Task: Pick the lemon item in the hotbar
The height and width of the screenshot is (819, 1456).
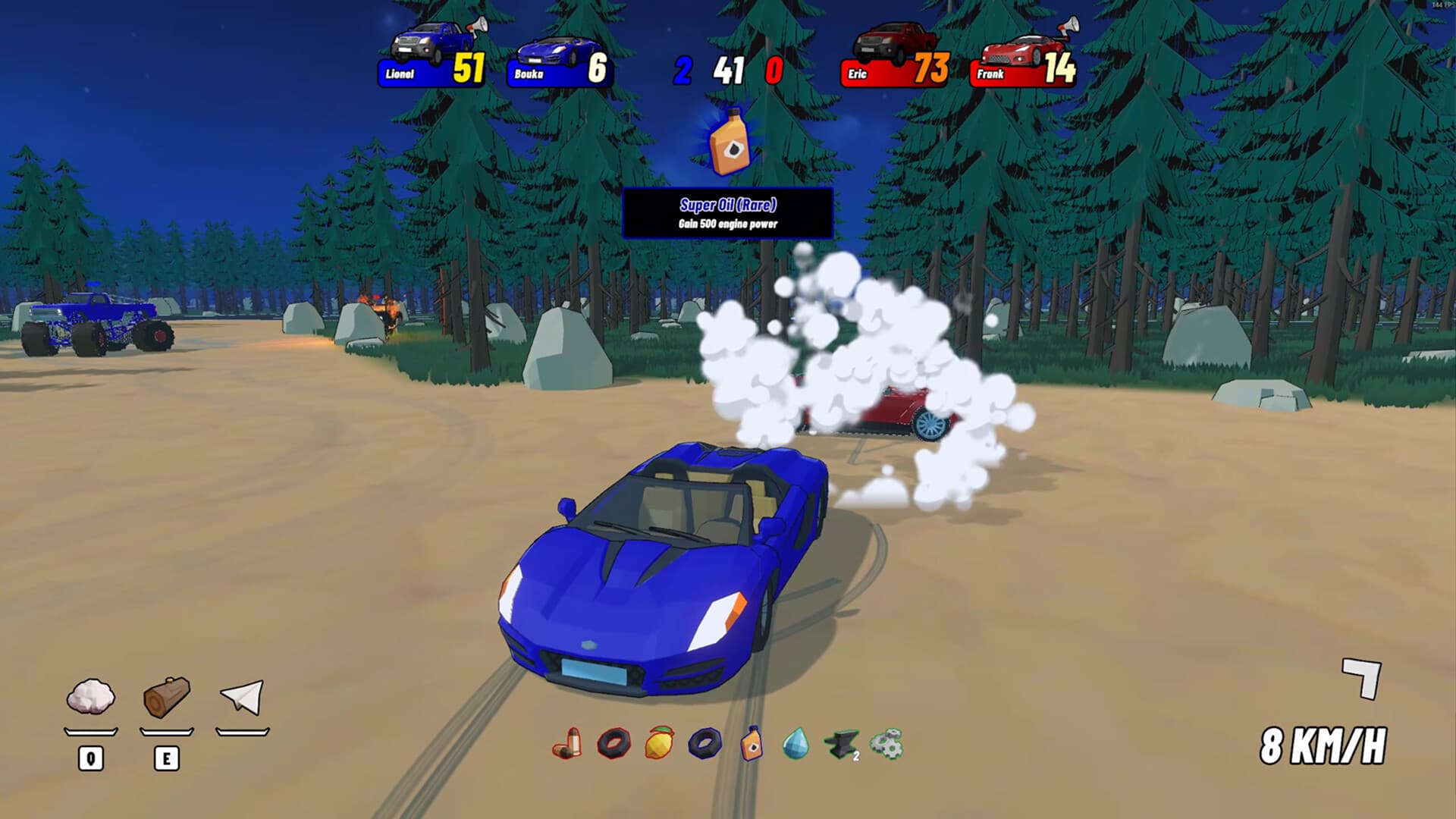Action: (659, 746)
